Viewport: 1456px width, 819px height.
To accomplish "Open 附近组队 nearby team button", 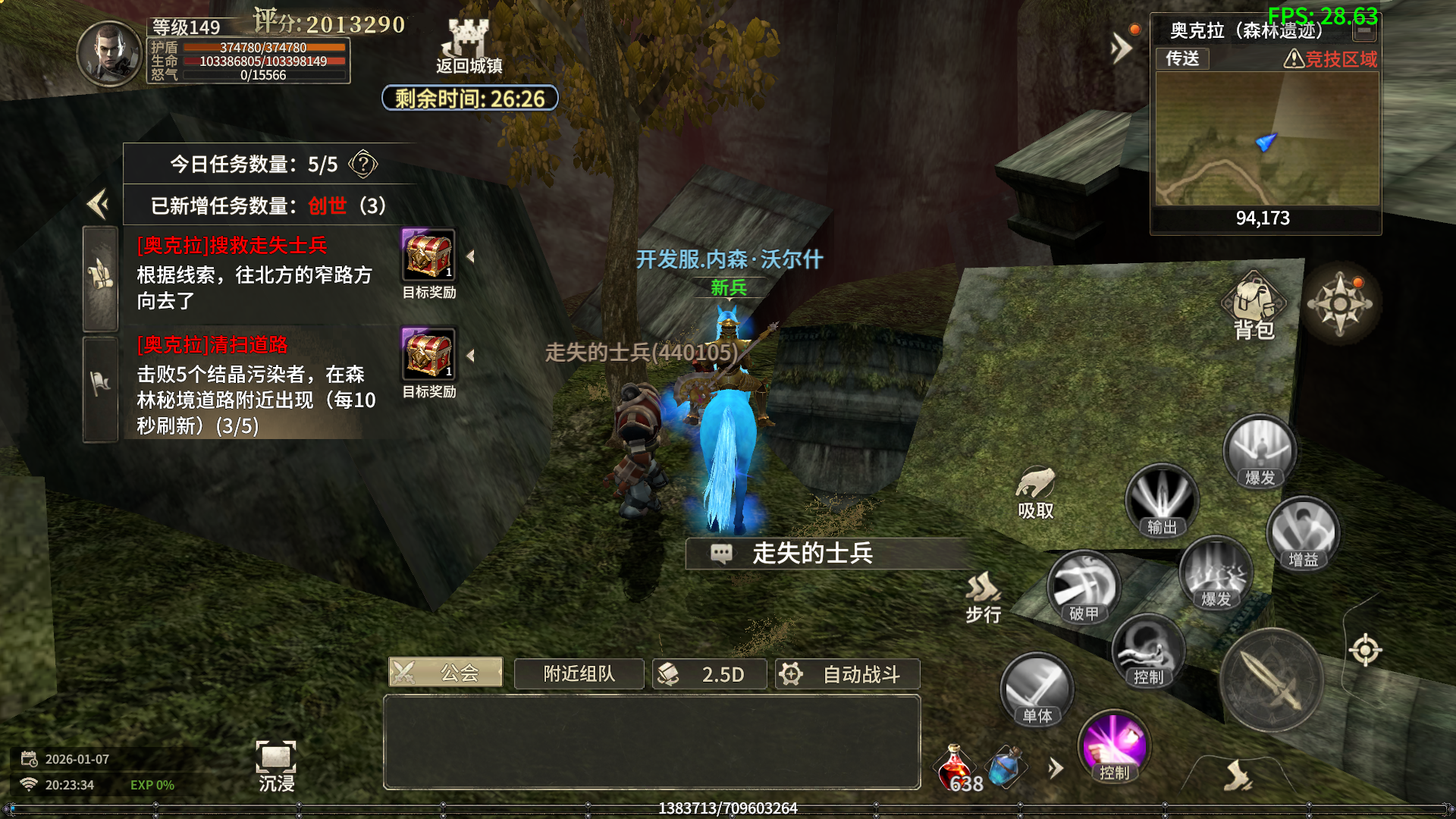I will point(579,673).
